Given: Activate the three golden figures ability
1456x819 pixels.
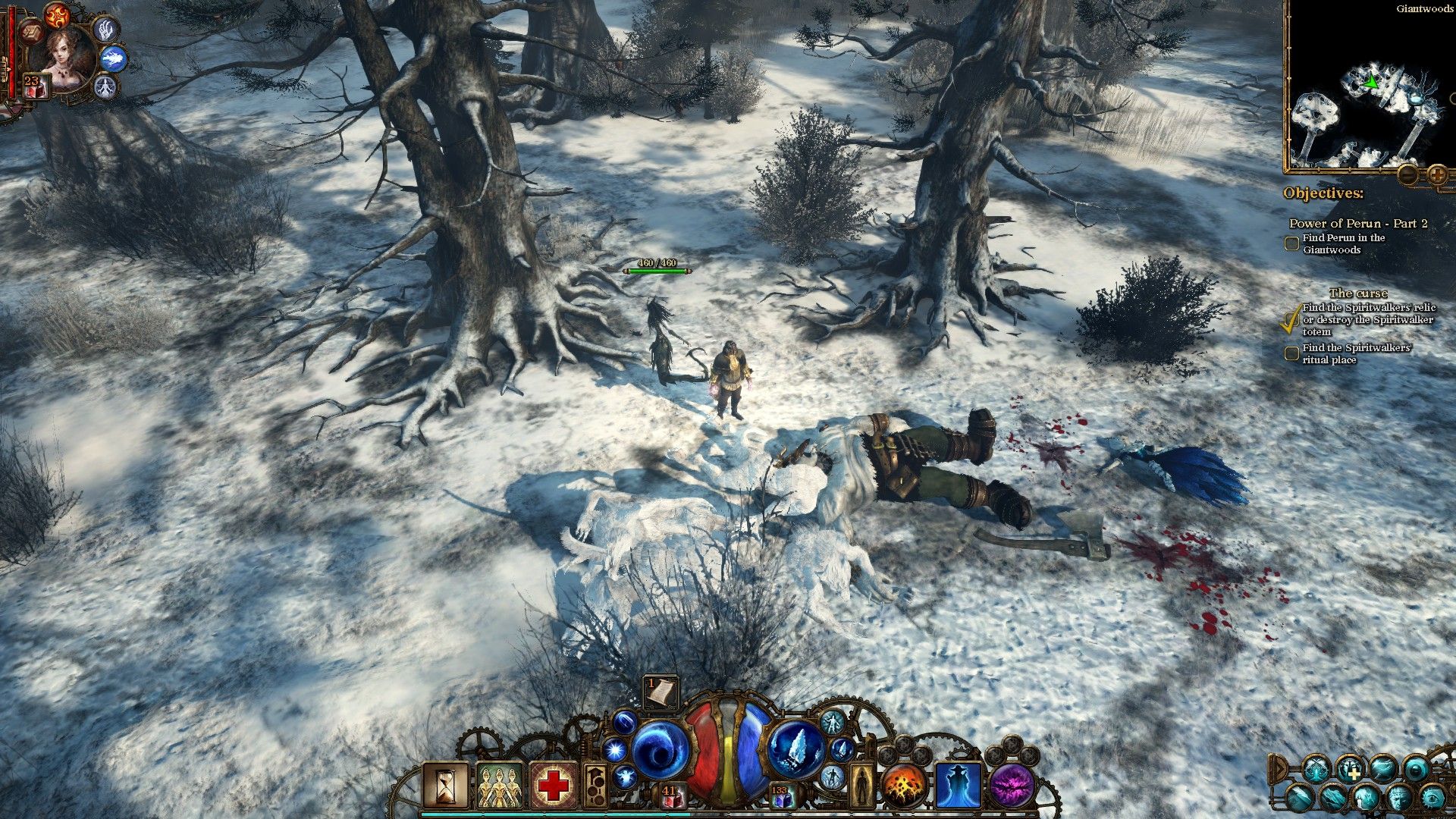Looking at the screenshot, I should point(500,786).
